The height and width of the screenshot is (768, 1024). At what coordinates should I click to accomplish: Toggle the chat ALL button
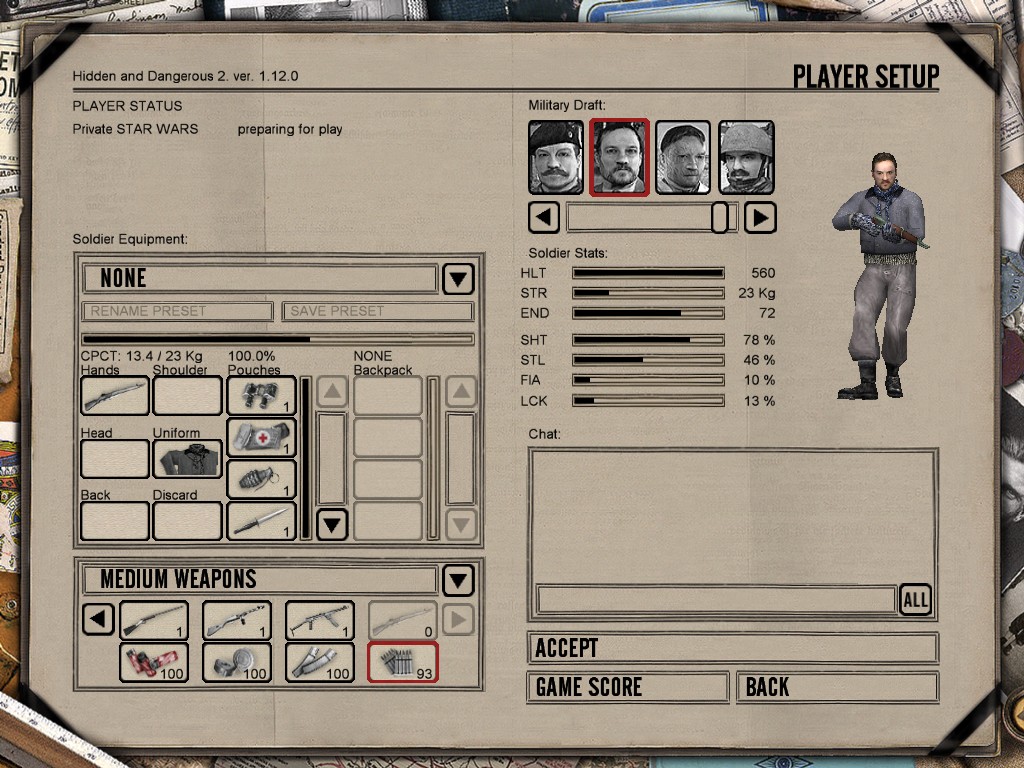point(915,599)
